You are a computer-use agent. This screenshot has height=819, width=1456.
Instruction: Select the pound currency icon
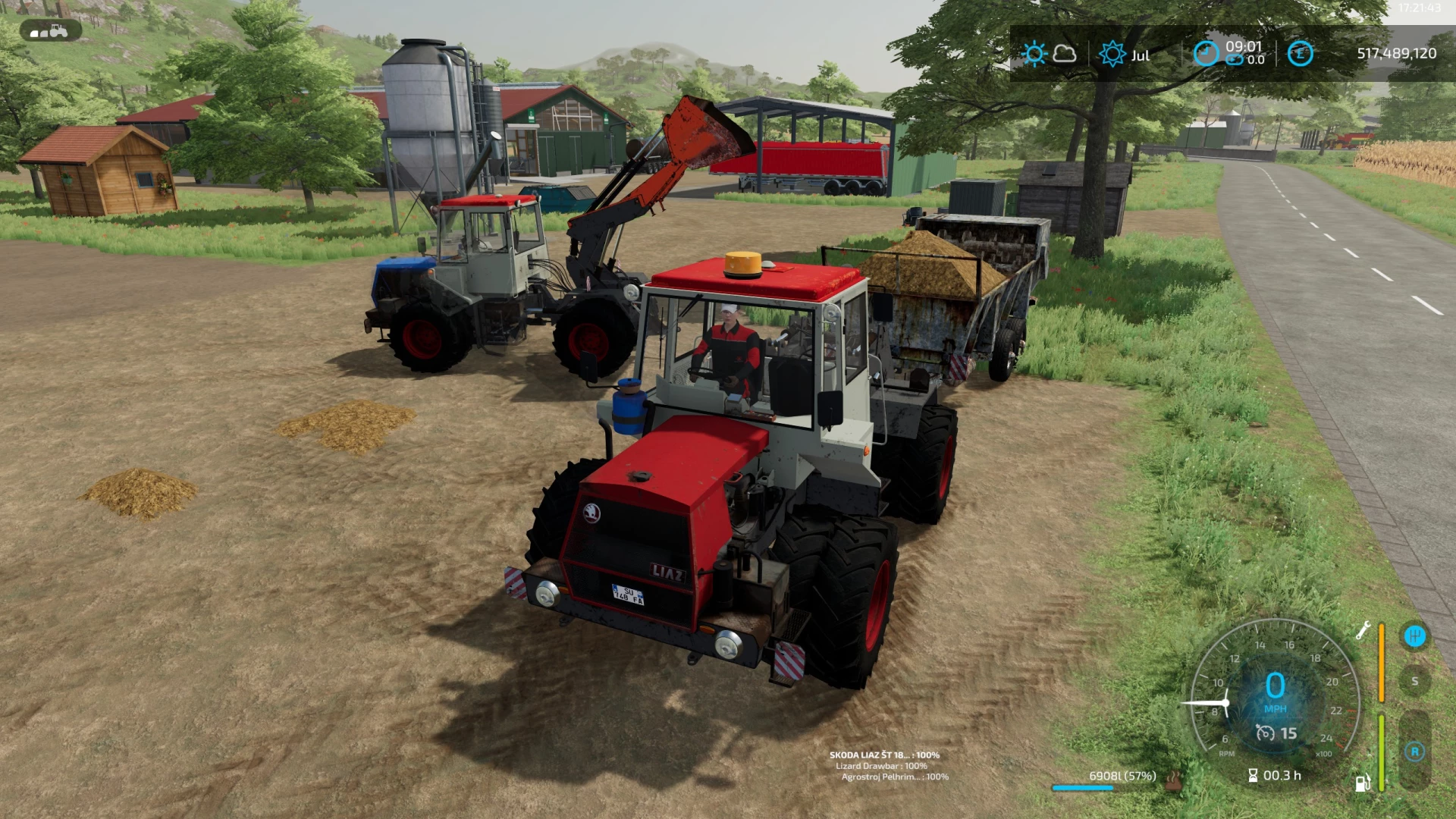tap(1300, 53)
